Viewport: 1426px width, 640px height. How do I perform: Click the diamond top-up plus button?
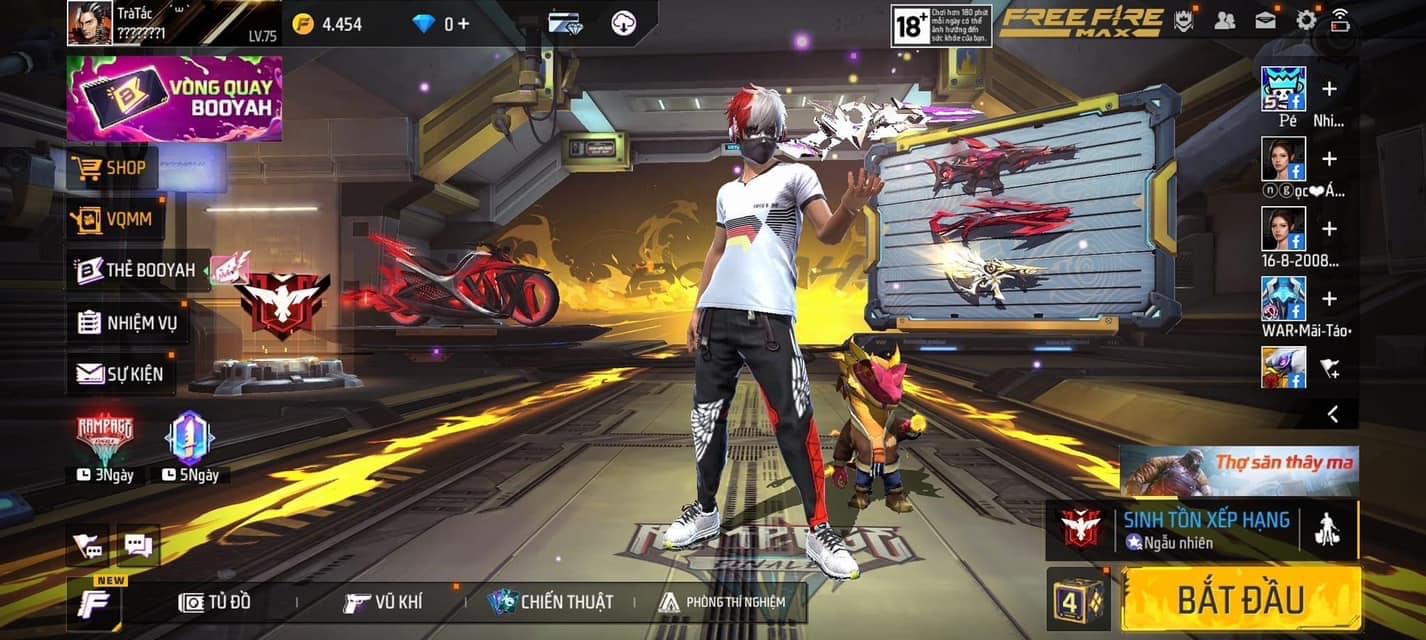coord(463,23)
